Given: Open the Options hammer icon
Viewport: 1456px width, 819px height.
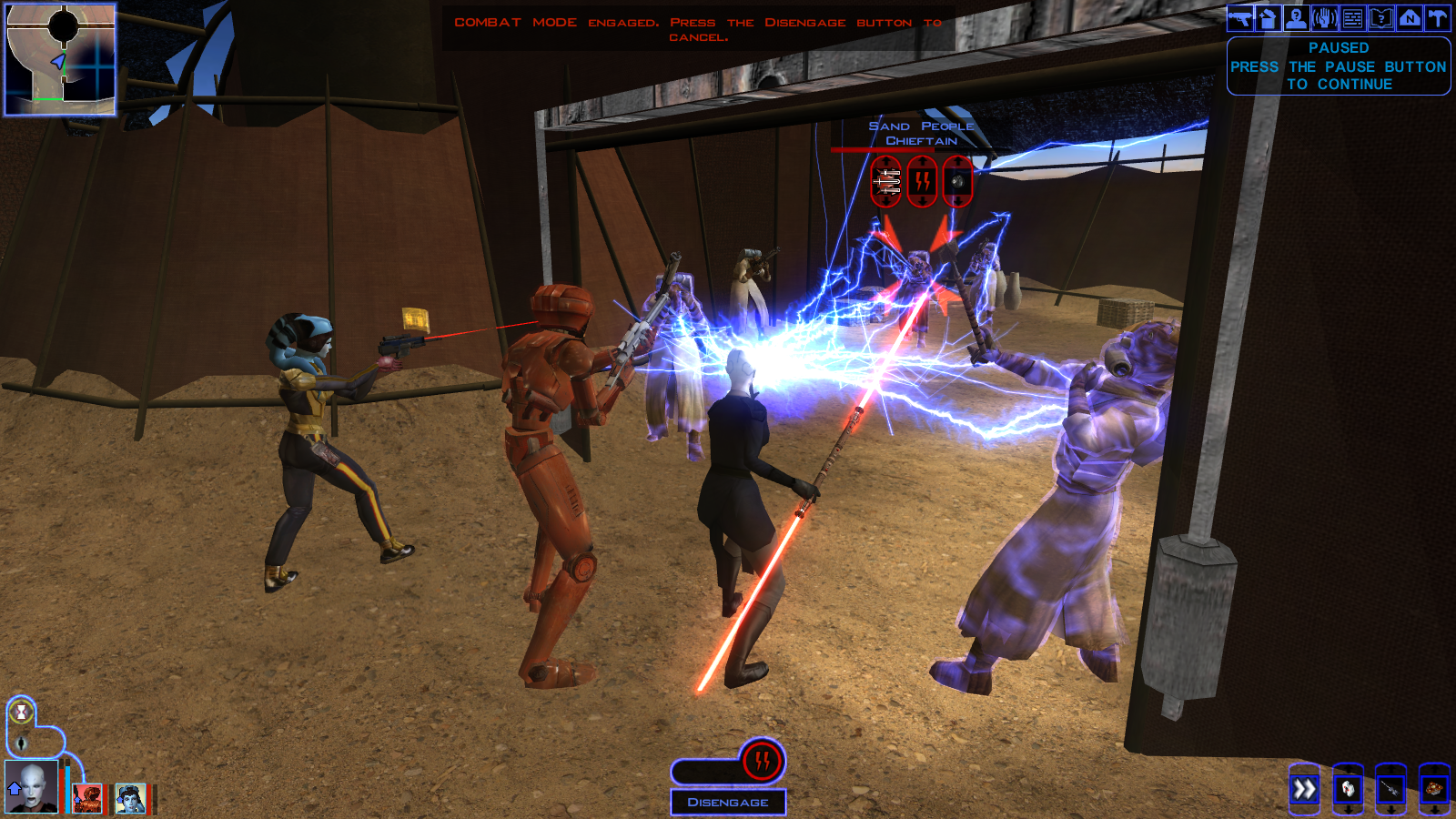Looking at the screenshot, I should click(x=1437, y=17).
